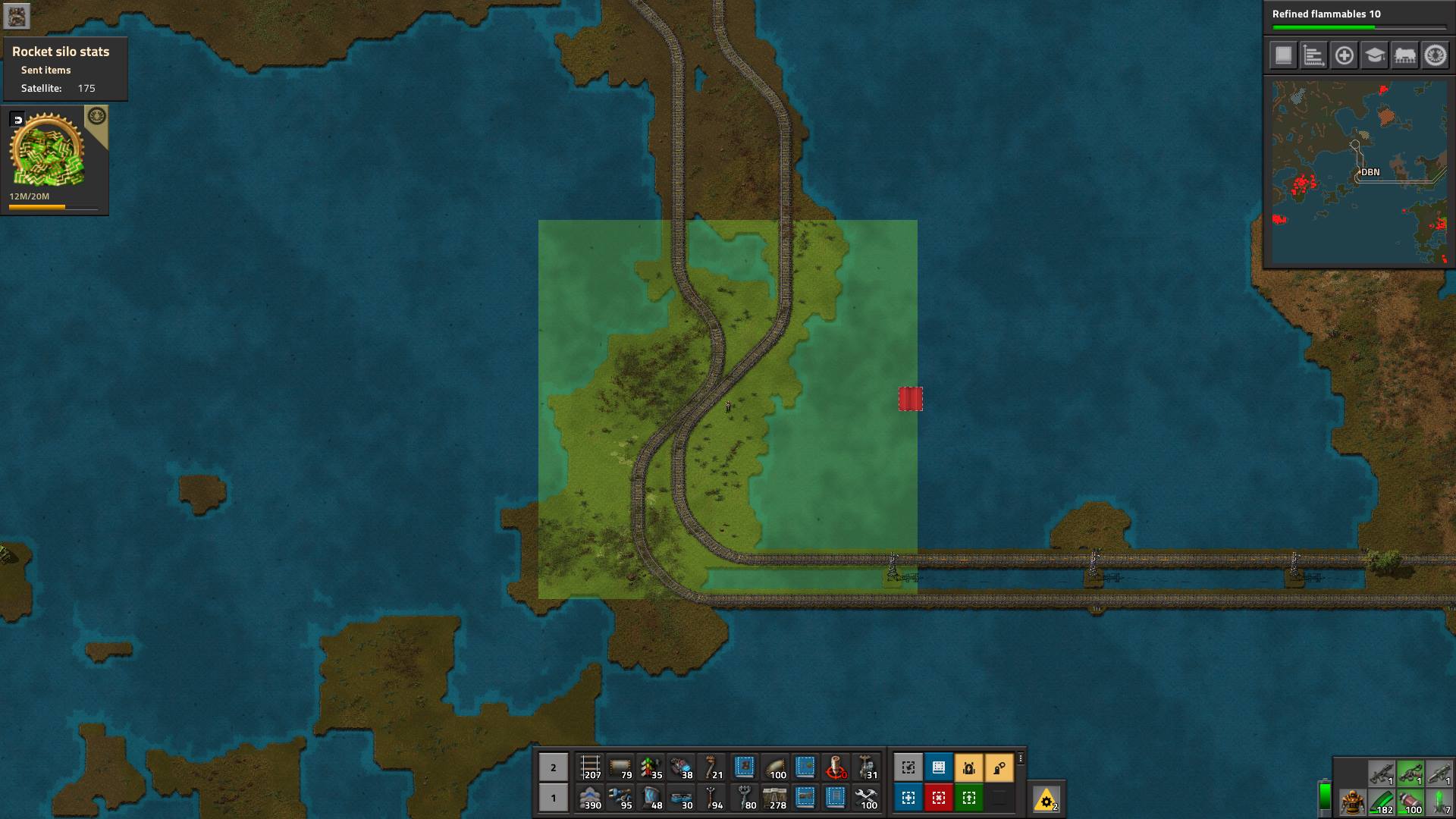Open the Refined flammables research panel
The image size is (1456, 819).
1357,18
